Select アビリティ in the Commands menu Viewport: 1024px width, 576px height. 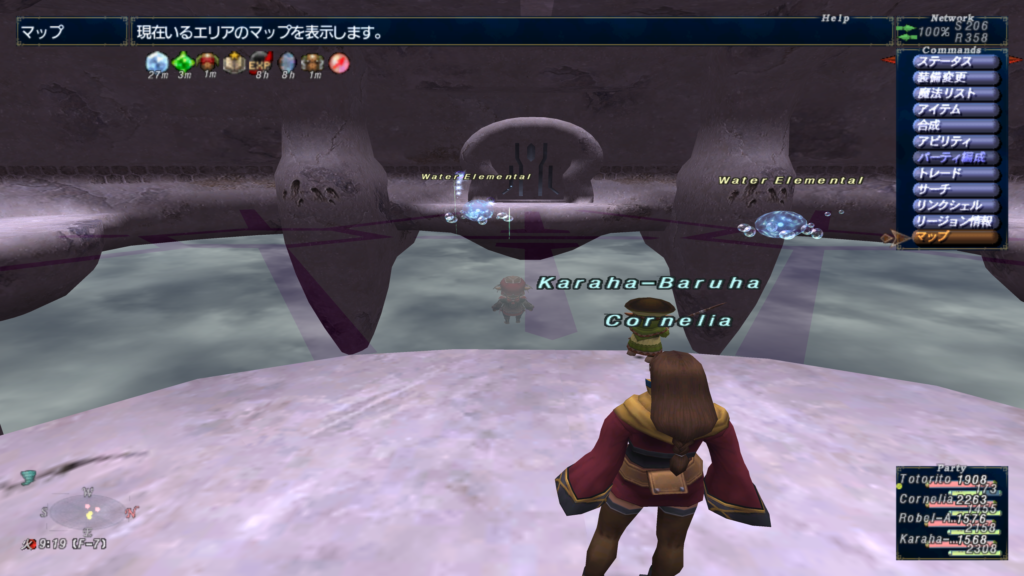point(955,141)
